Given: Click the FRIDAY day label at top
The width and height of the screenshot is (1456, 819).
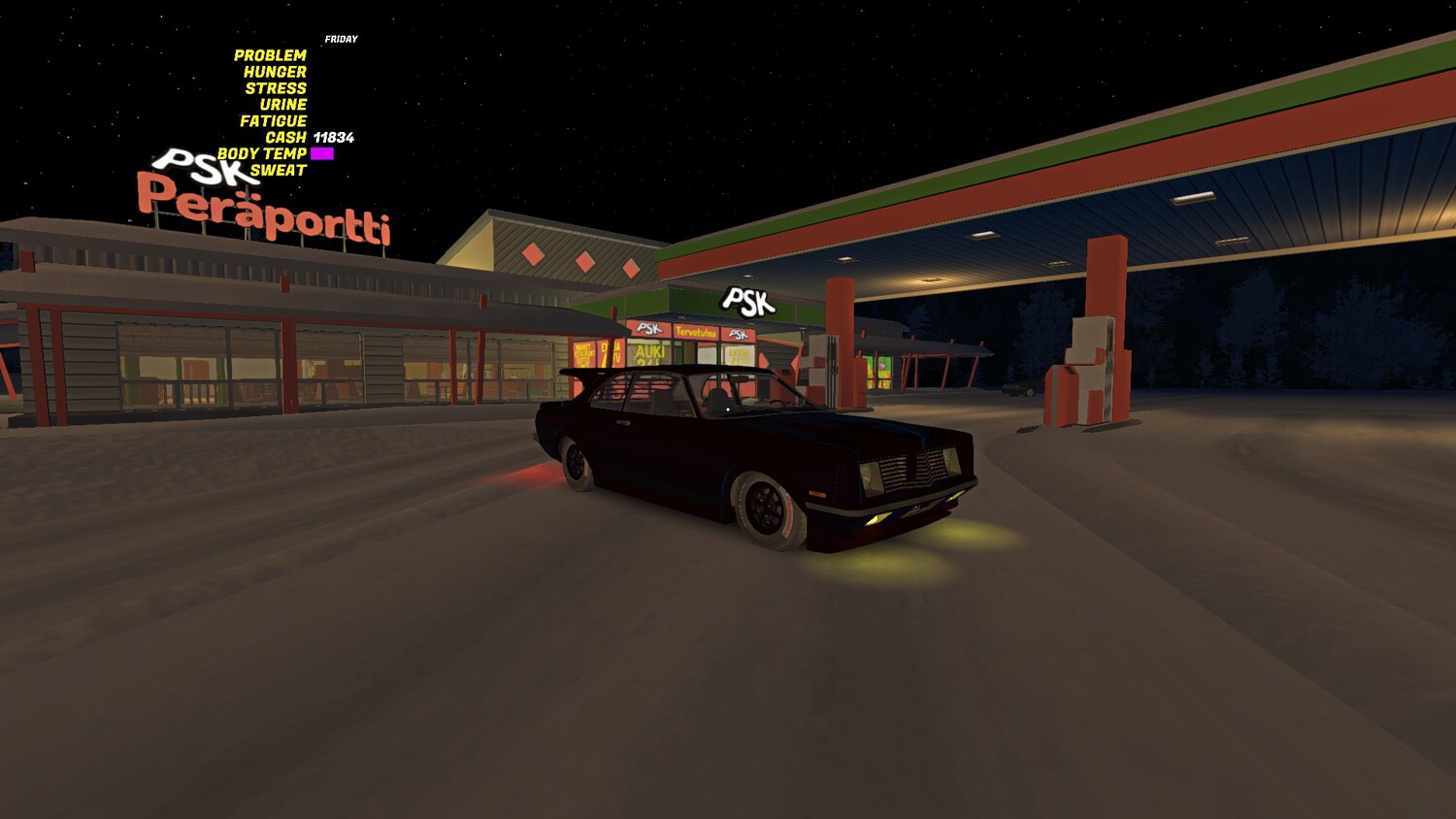Looking at the screenshot, I should 342,40.
